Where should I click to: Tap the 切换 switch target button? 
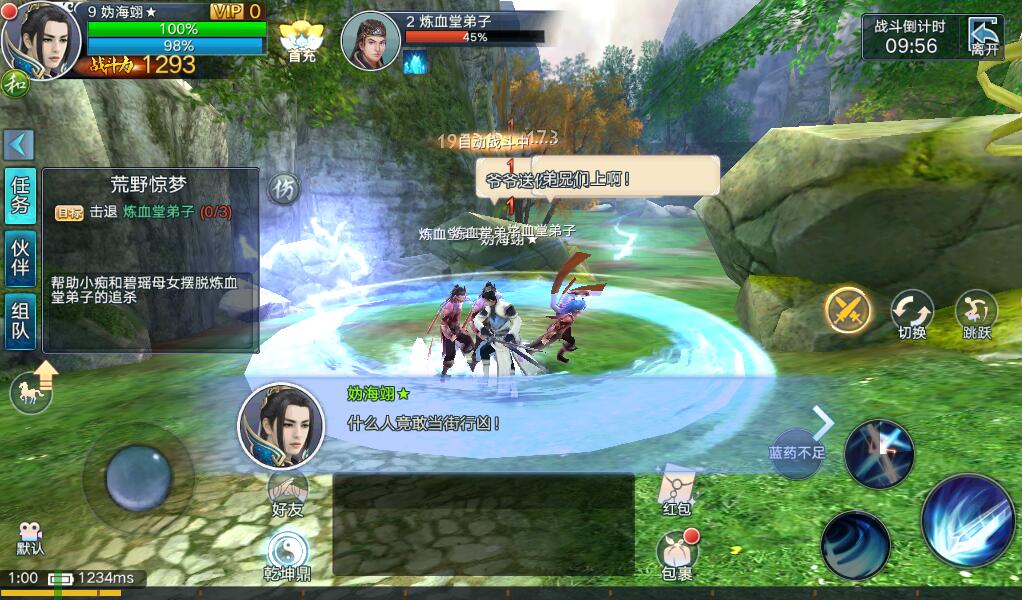912,312
